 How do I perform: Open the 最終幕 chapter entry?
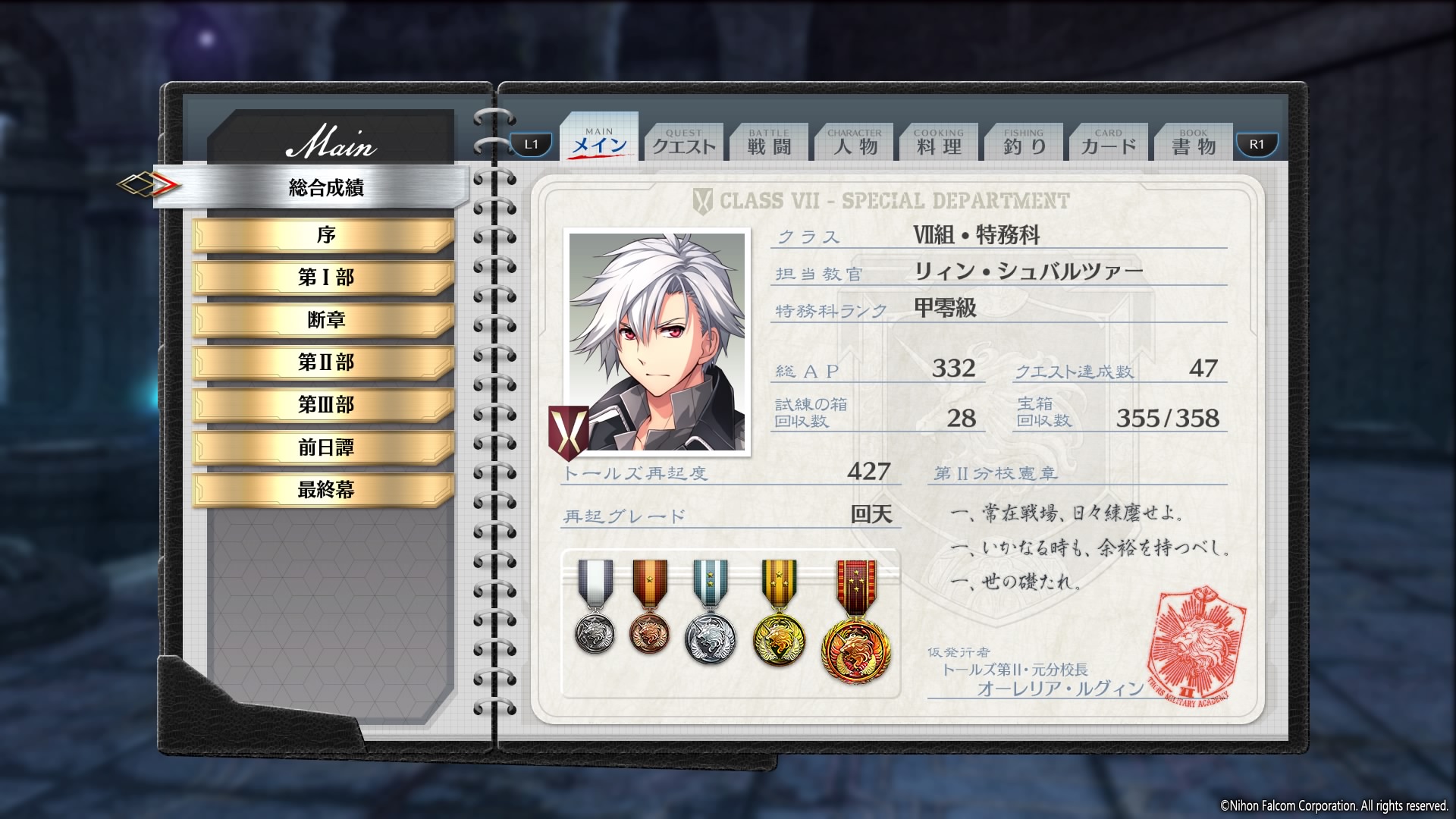325,490
